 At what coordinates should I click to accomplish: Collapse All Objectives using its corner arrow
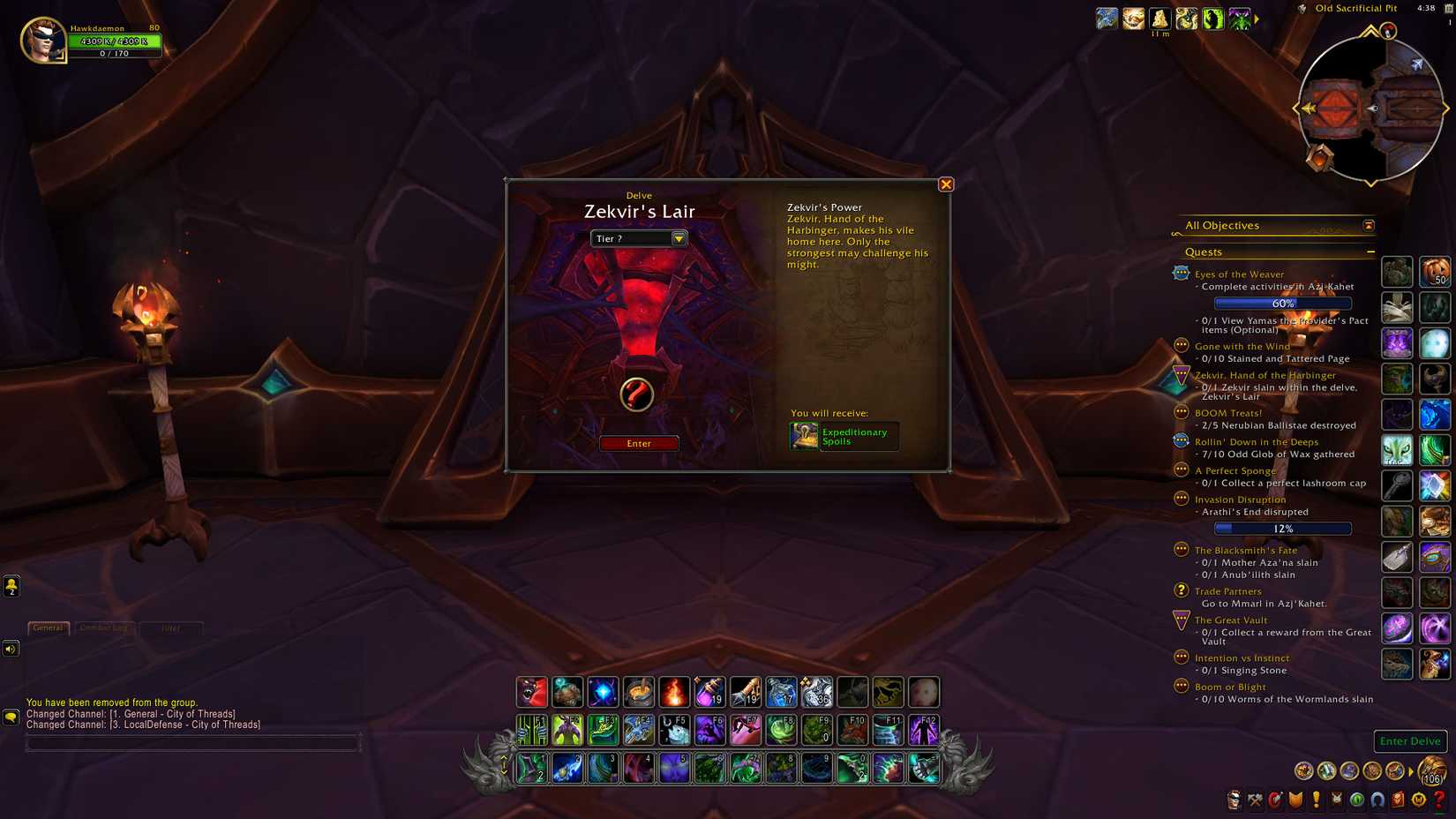tap(1369, 226)
